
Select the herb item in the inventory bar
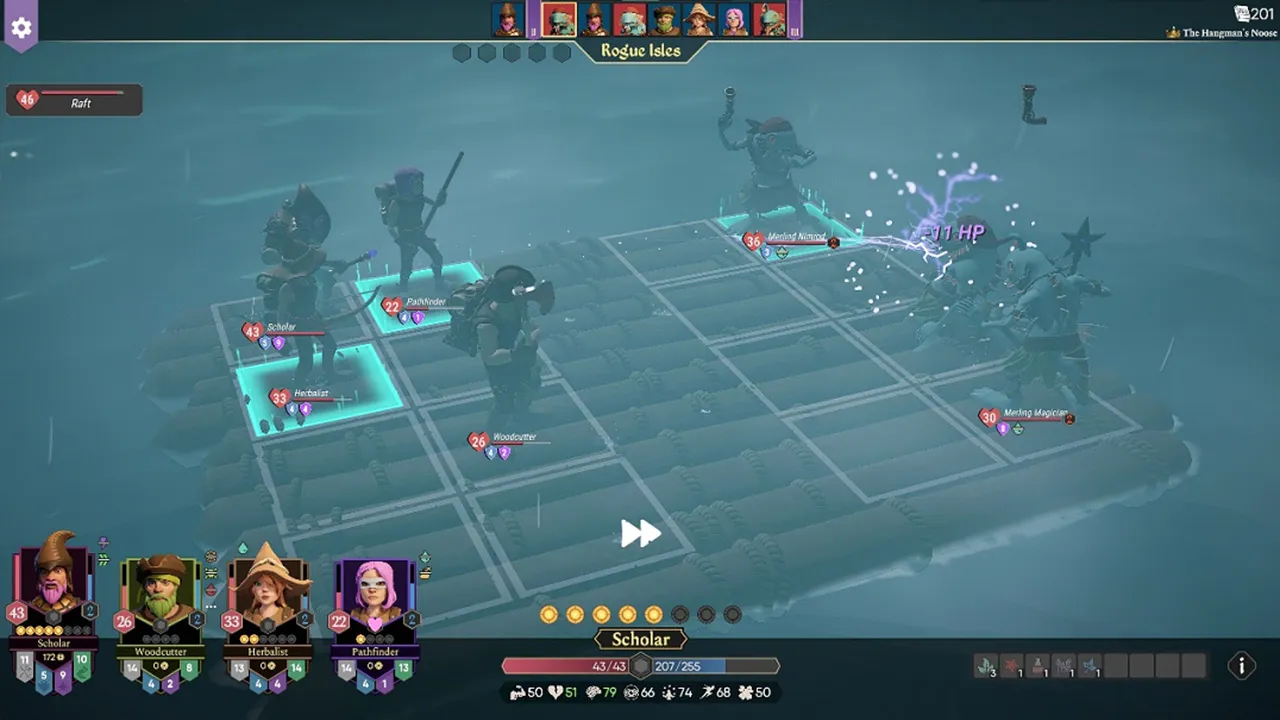pos(986,664)
